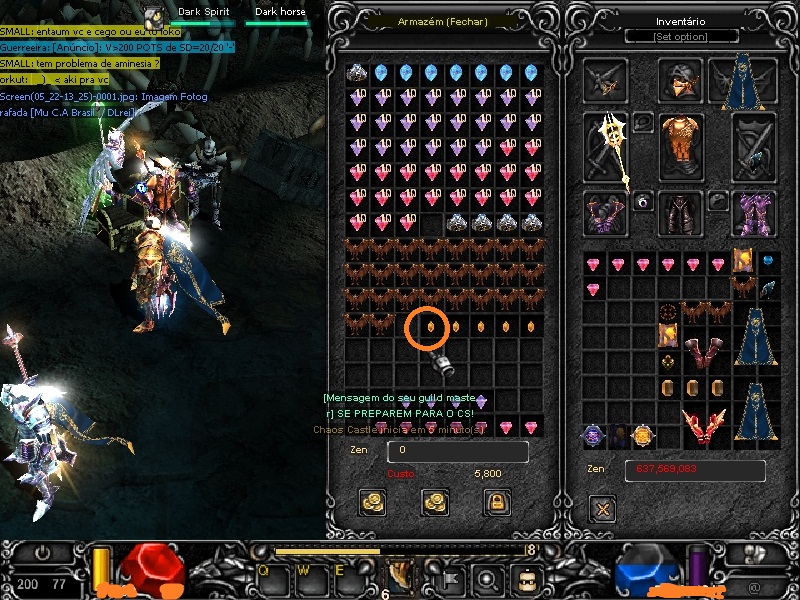
Task: Click the vault lock button
Action: click(x=497, y=501)
